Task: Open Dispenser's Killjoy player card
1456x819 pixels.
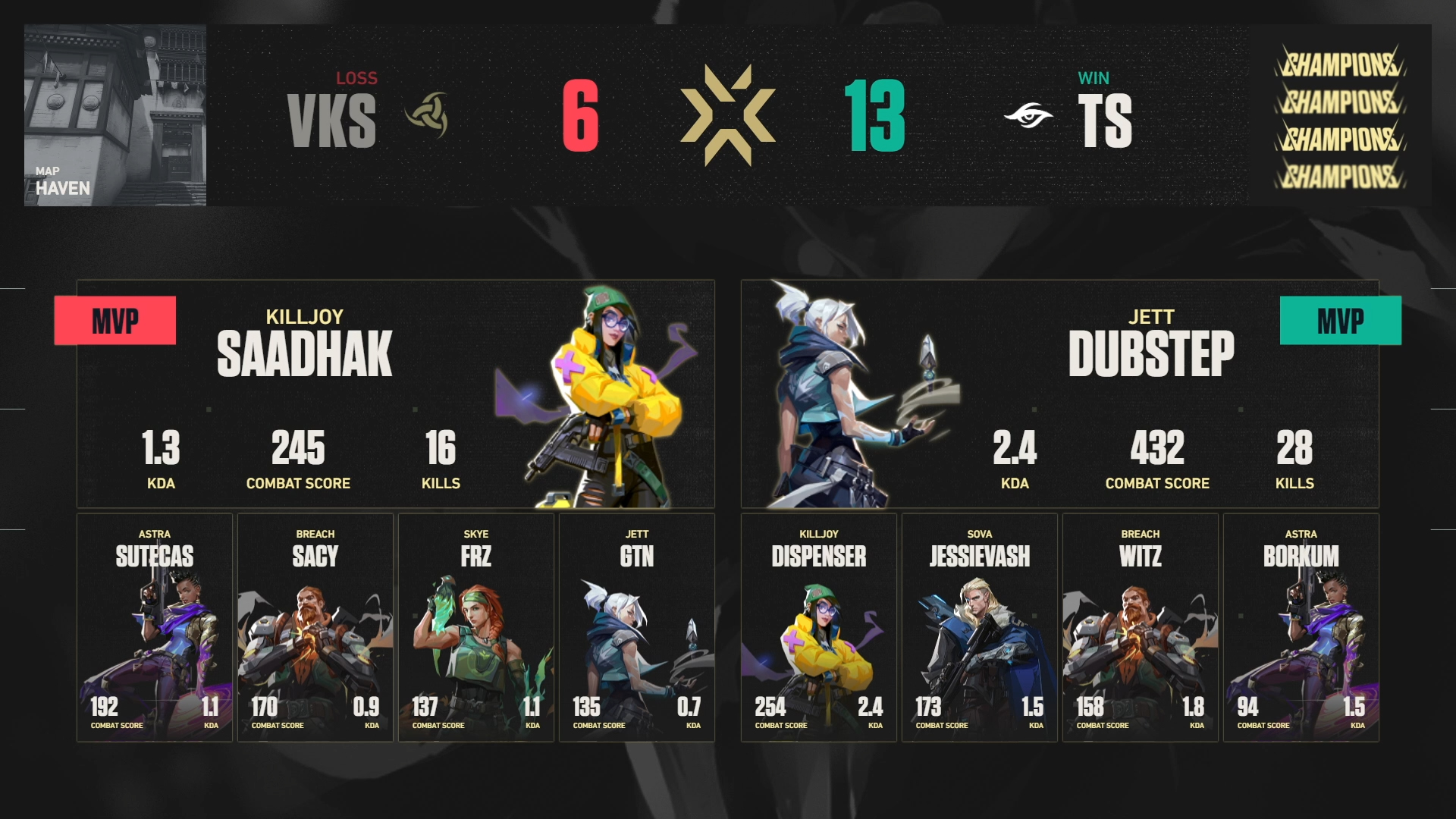Action: point(819,627)
